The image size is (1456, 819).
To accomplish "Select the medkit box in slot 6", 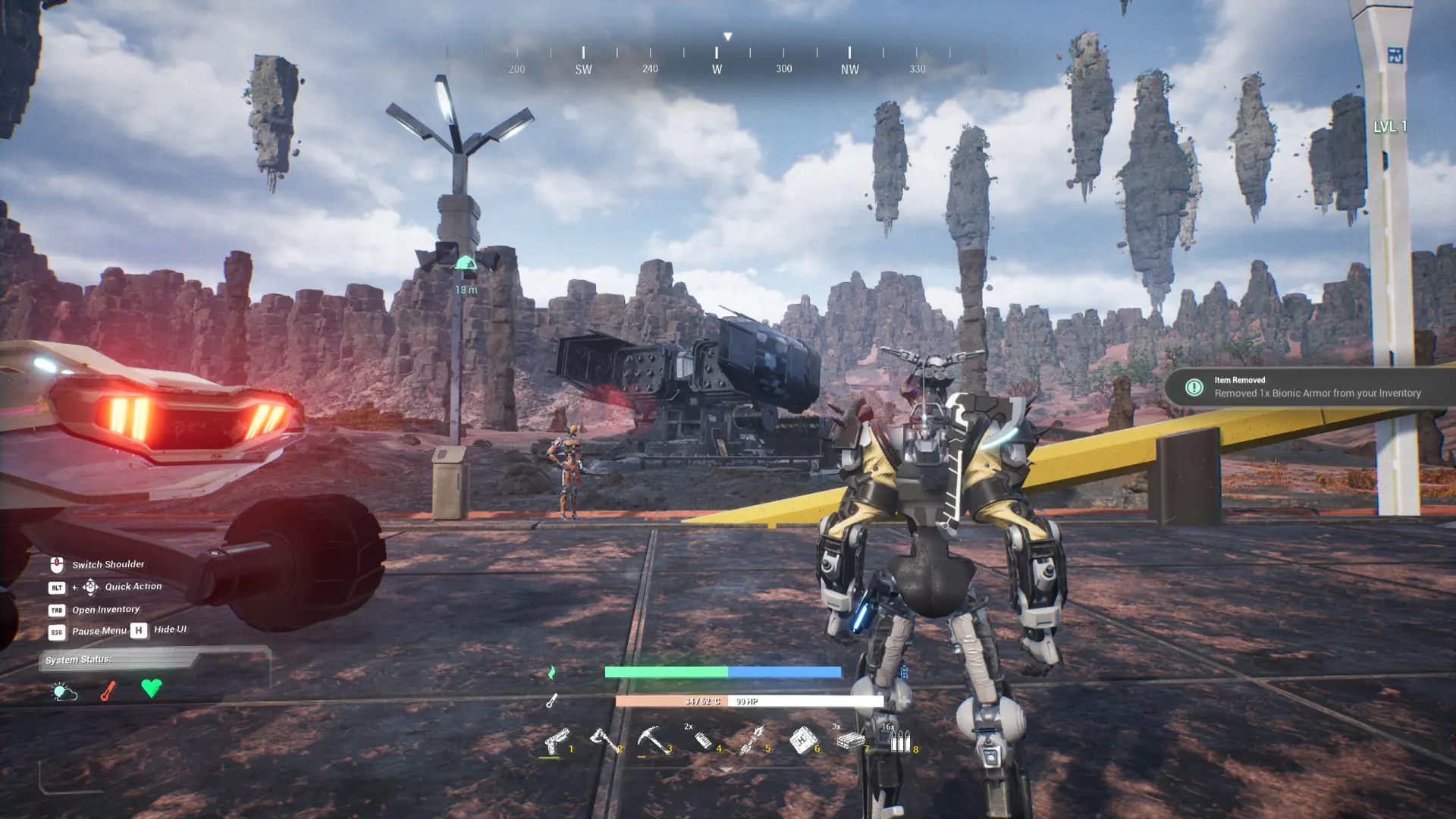I will [x=802, y=739].
